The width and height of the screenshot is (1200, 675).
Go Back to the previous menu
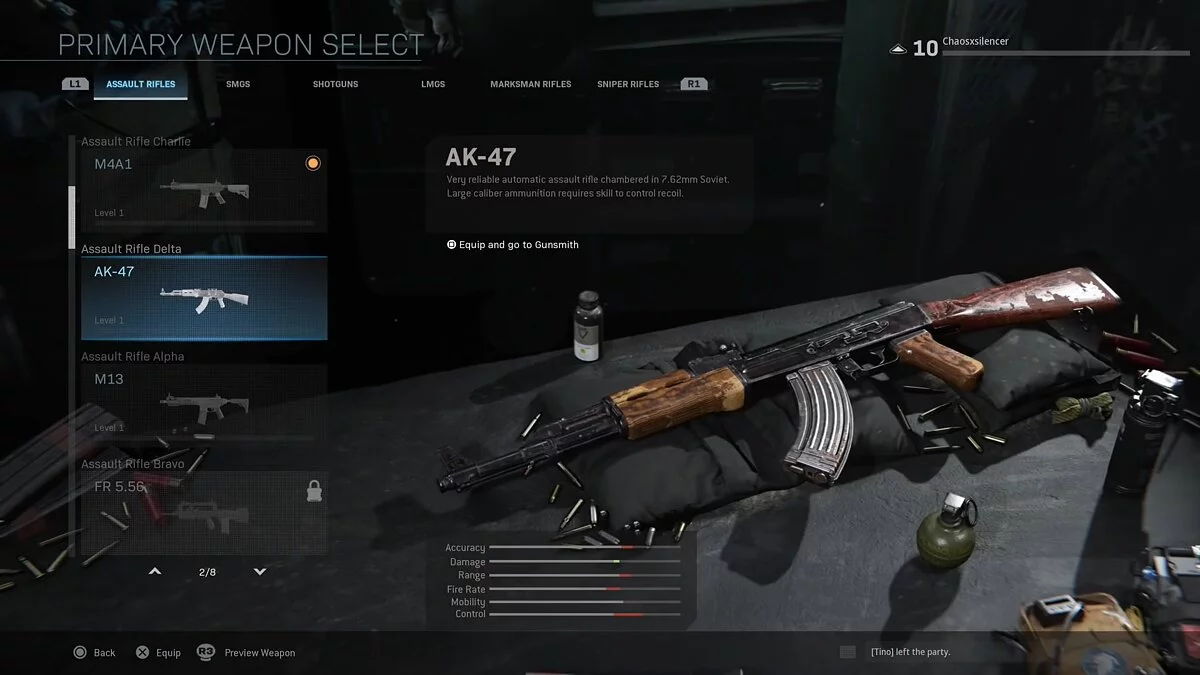[x=95, y=653]
